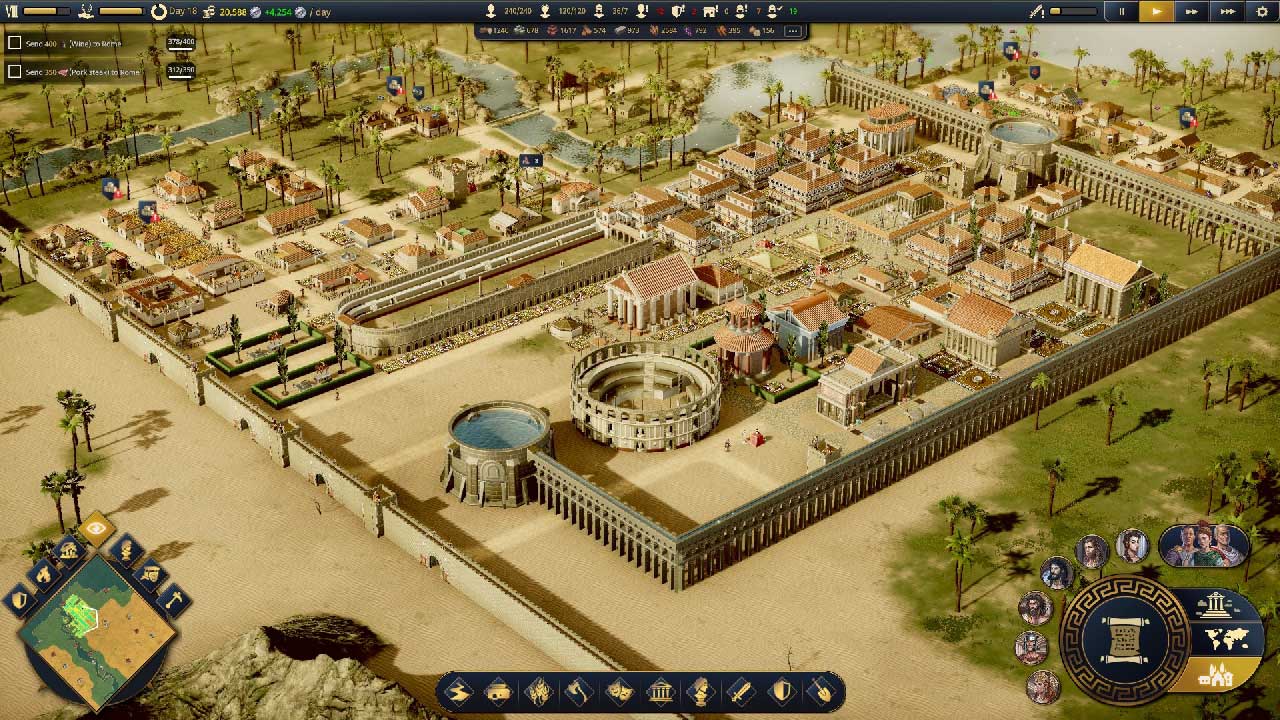Open the central scroll menu button

click(1123, 640)
